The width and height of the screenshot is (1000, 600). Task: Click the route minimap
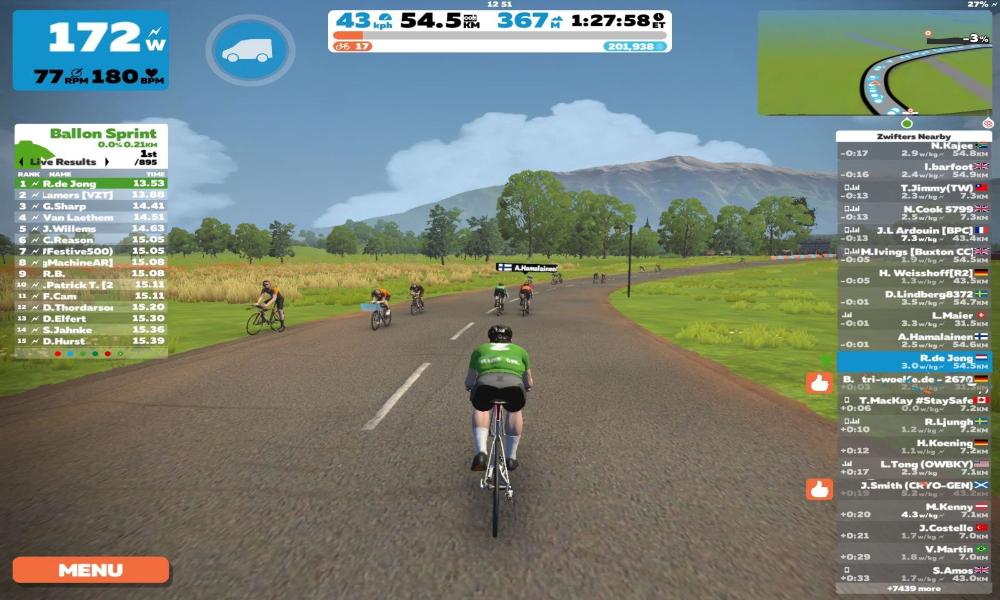click(873, 63)
